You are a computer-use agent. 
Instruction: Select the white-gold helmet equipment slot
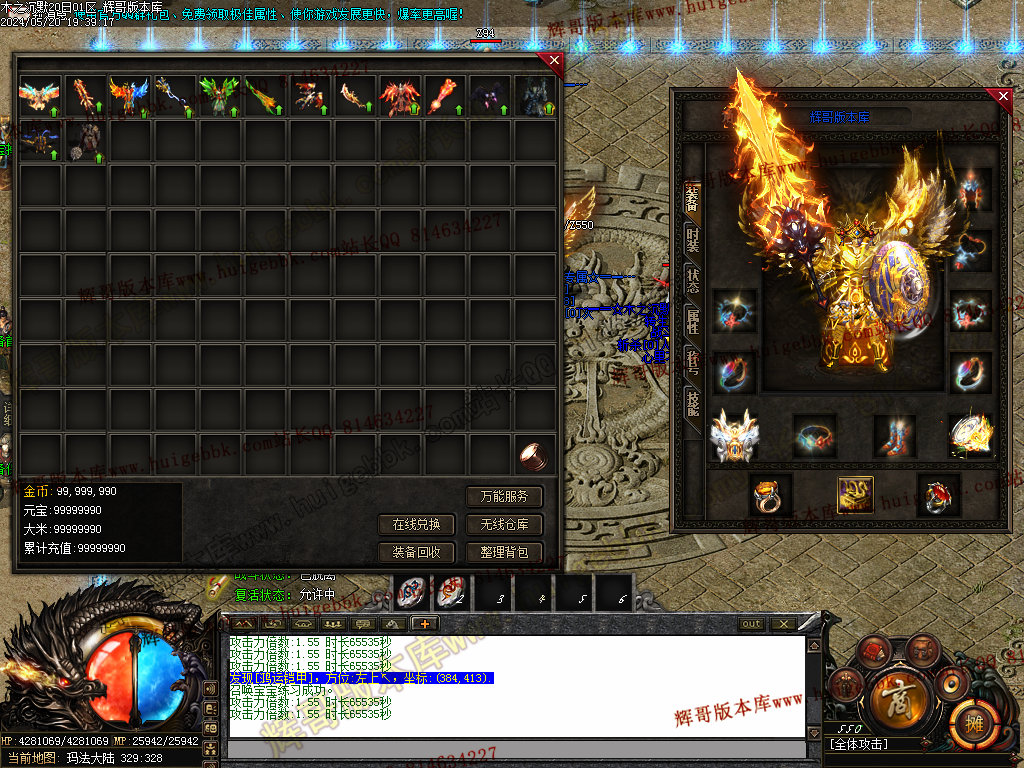coord(733,436)
